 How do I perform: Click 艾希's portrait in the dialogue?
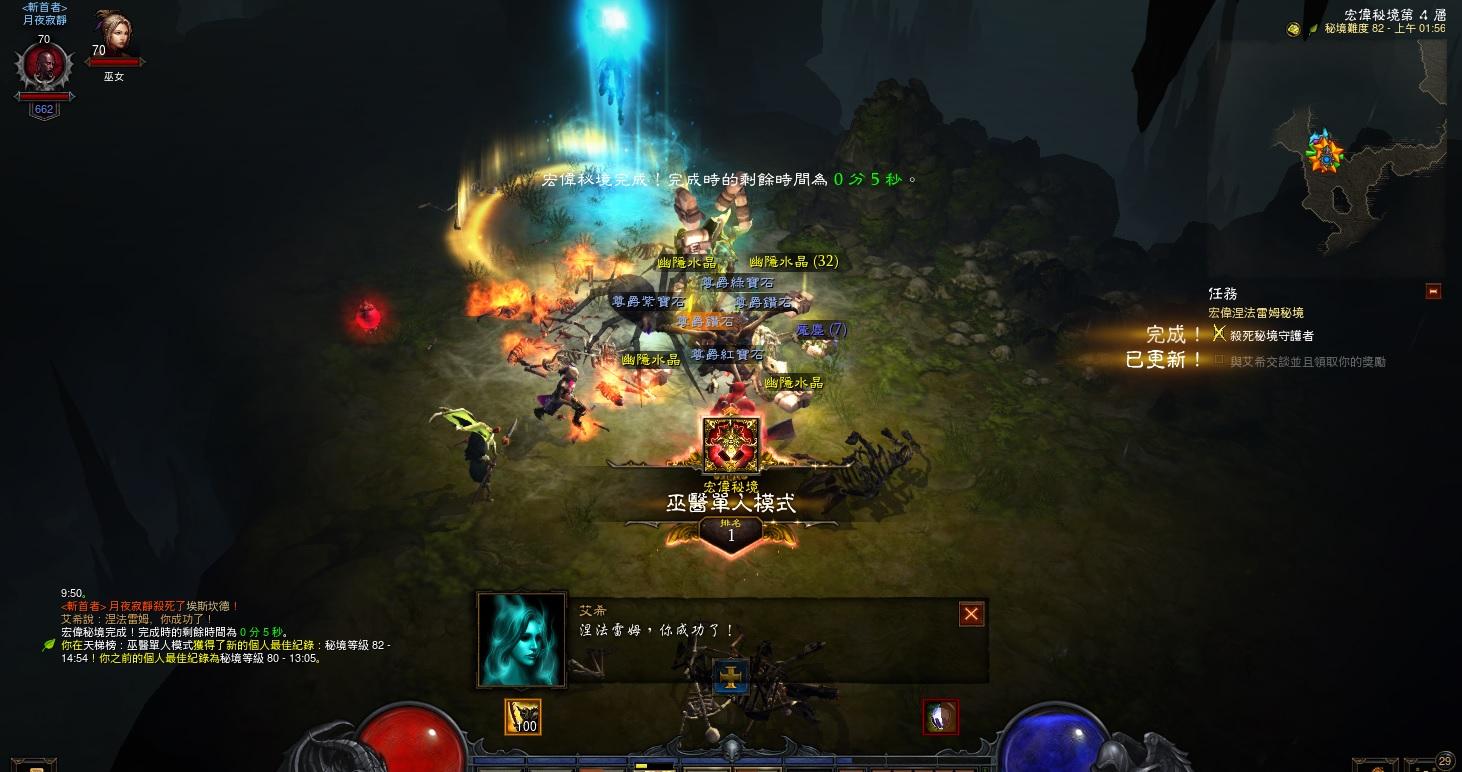tap(521, 640)
